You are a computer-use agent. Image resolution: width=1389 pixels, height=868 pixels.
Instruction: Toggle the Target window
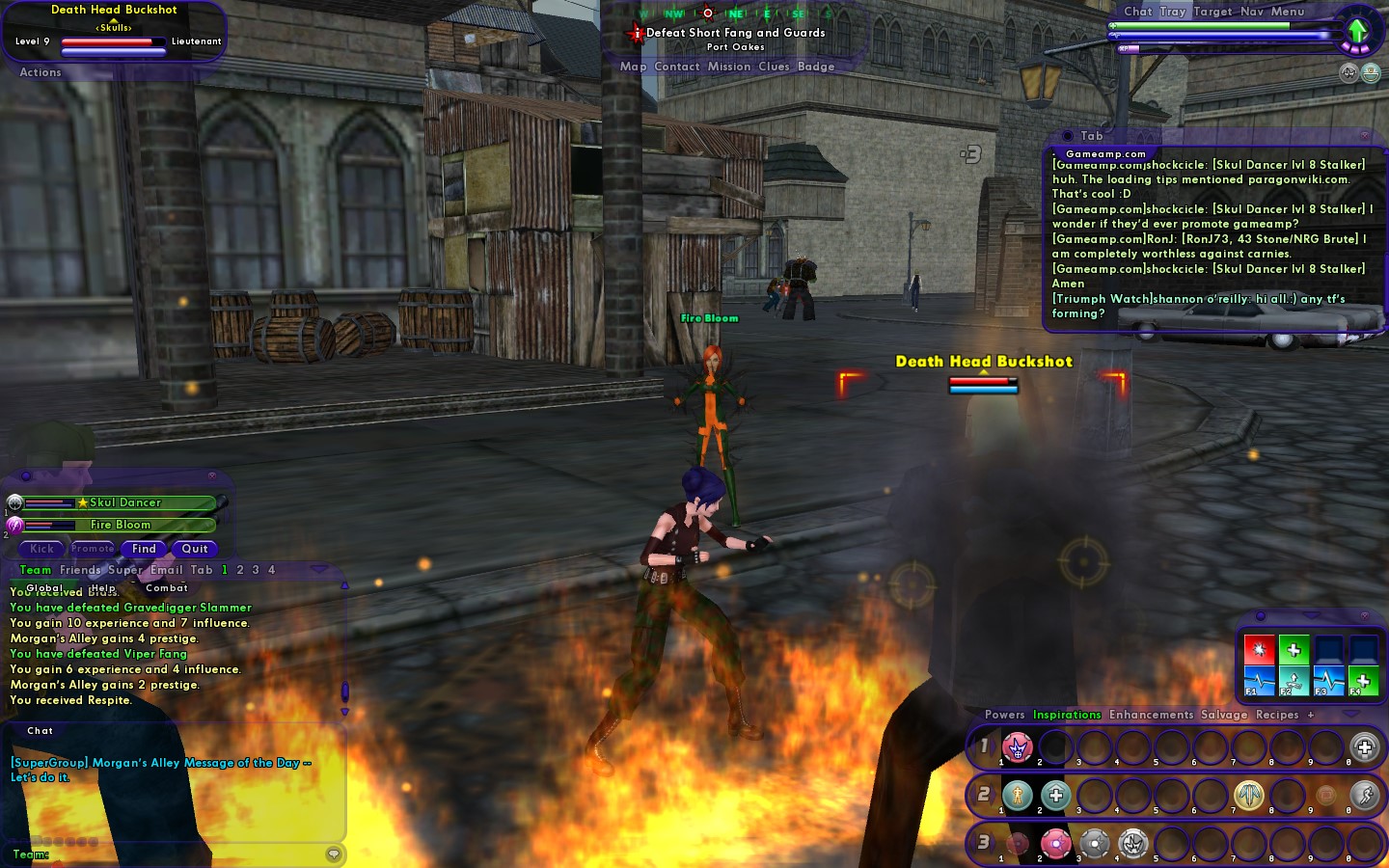1212,12
